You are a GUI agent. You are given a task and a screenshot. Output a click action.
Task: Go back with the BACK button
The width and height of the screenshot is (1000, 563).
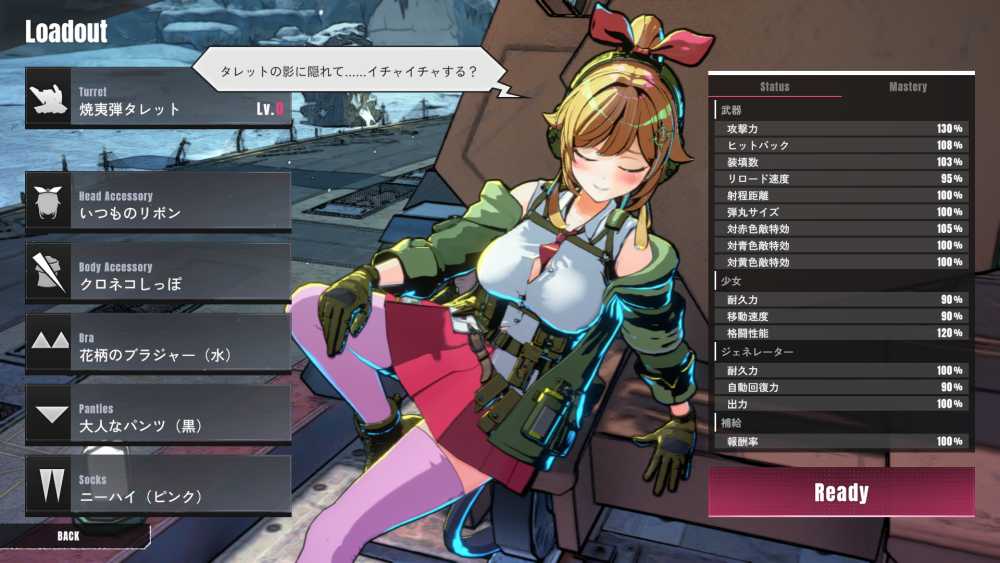(x=68, y=536)
